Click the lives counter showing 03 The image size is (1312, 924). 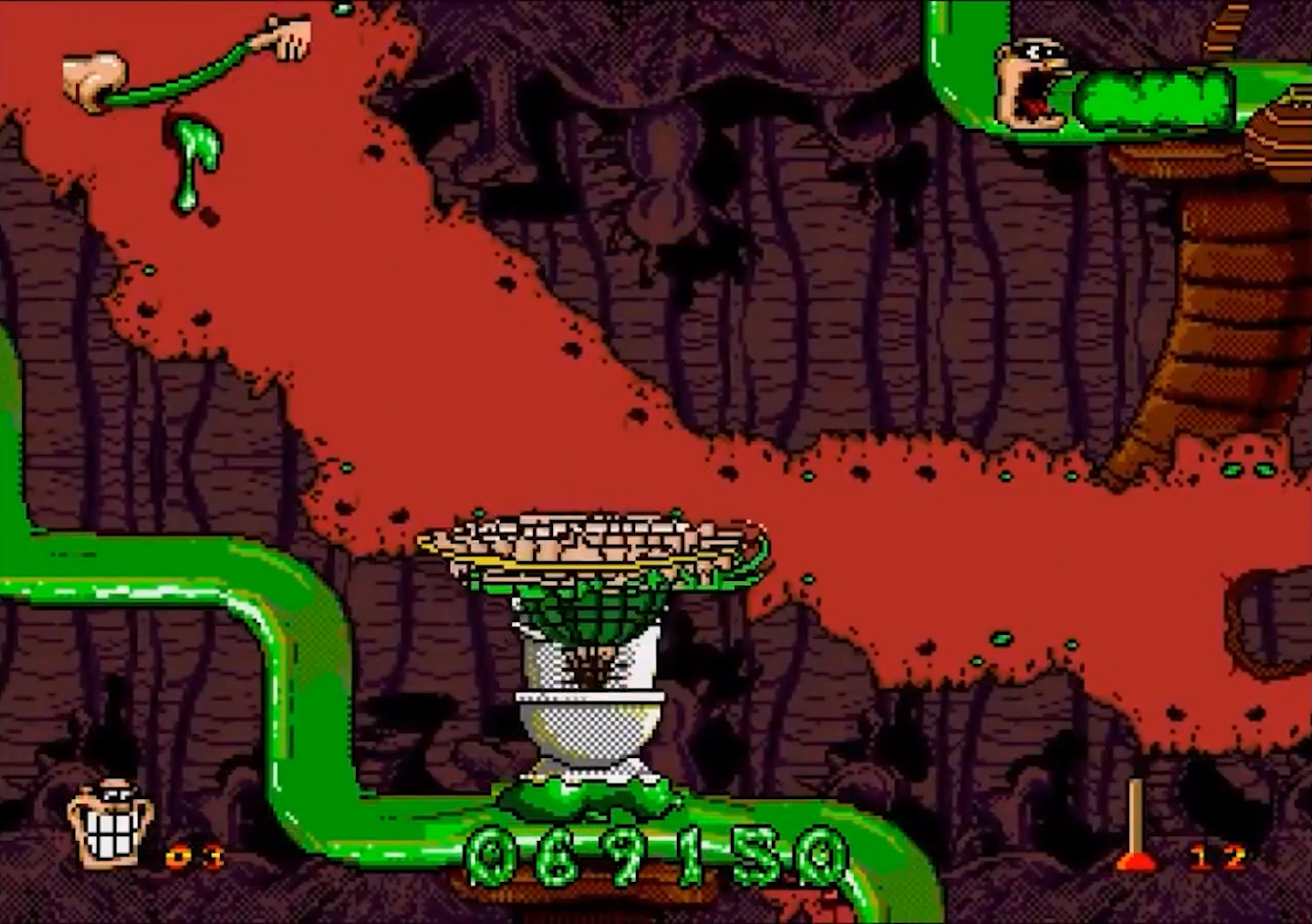click(x=193, y=856)
